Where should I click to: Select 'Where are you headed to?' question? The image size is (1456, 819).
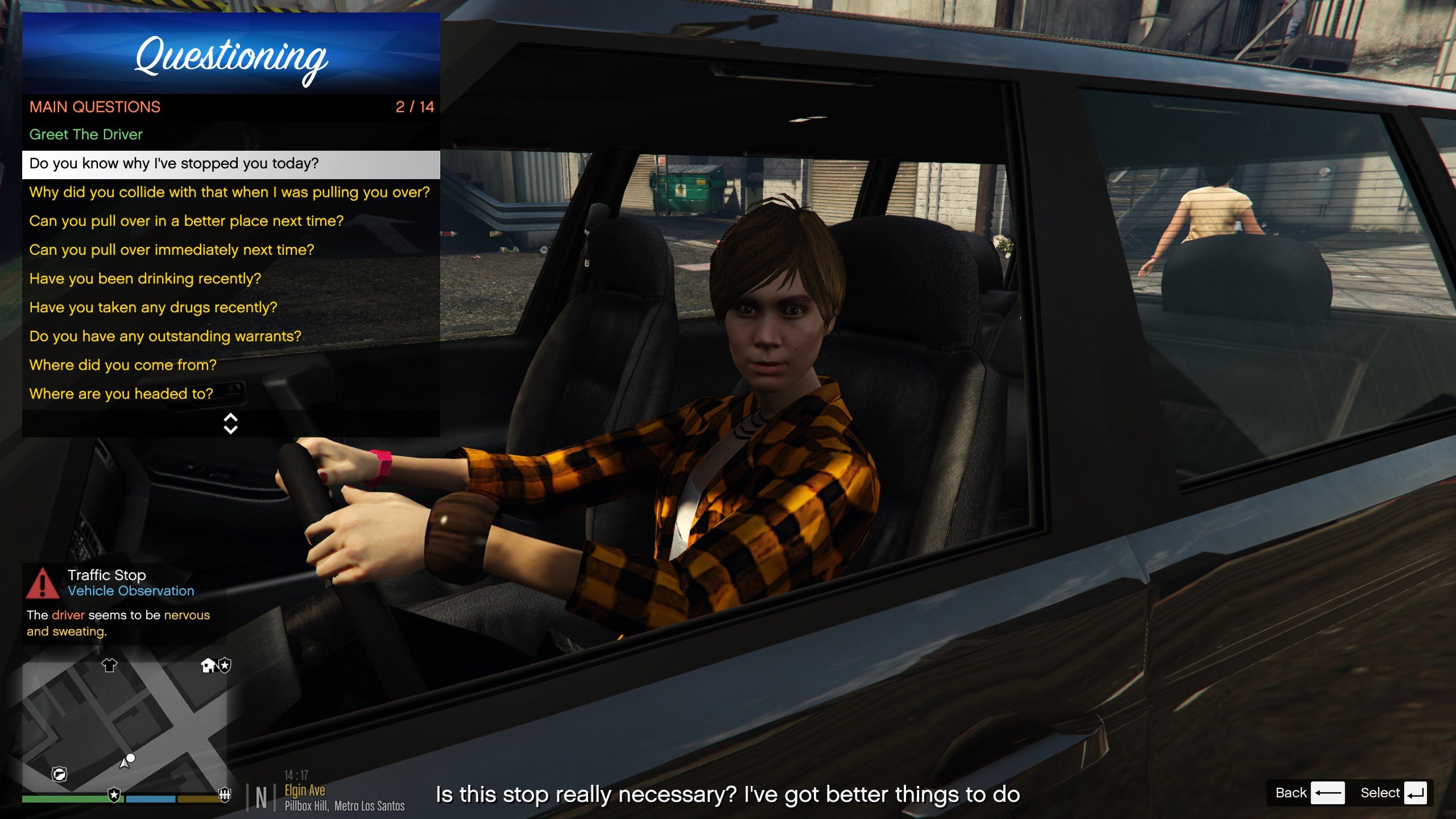pos(121,394)
